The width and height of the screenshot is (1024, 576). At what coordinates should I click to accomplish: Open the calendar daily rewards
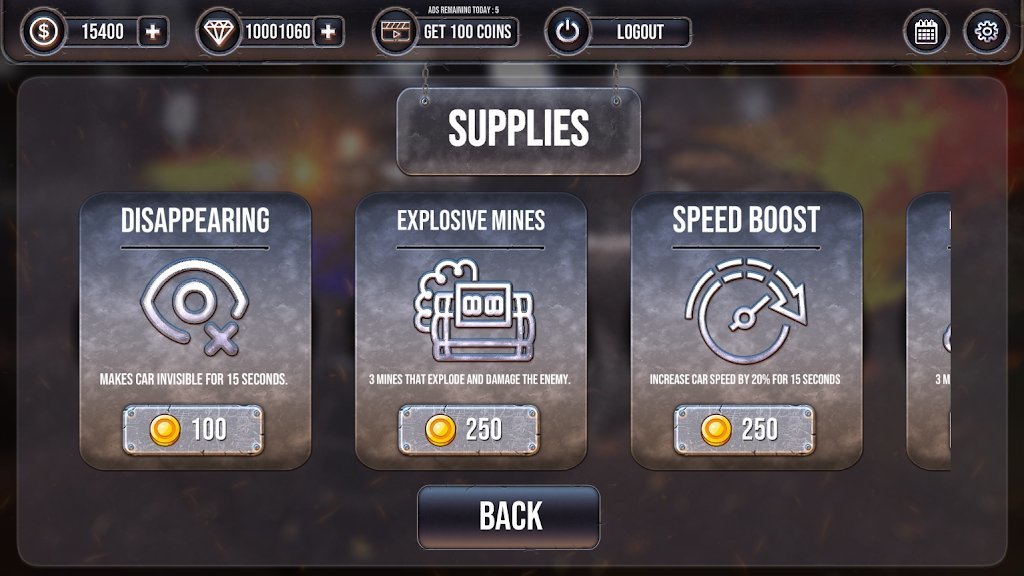pos(926,32)
